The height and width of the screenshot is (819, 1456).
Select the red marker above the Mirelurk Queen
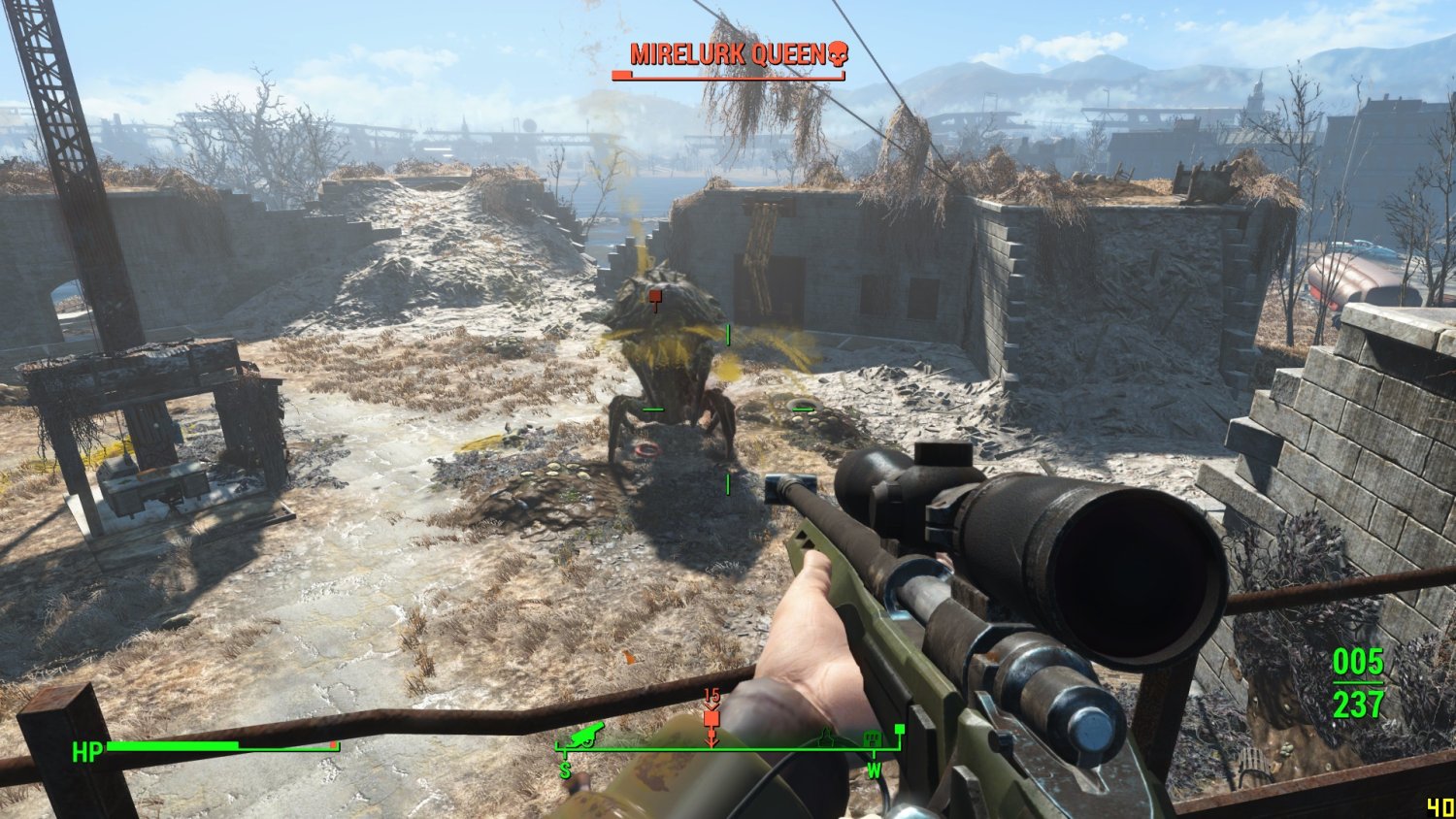[656, 297]
